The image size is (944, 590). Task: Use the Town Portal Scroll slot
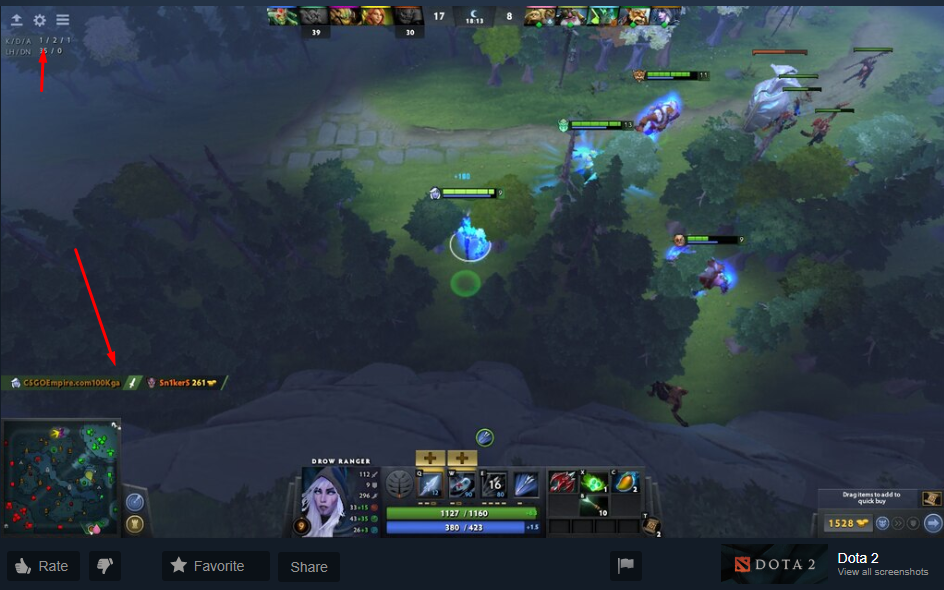click(651, 525)
